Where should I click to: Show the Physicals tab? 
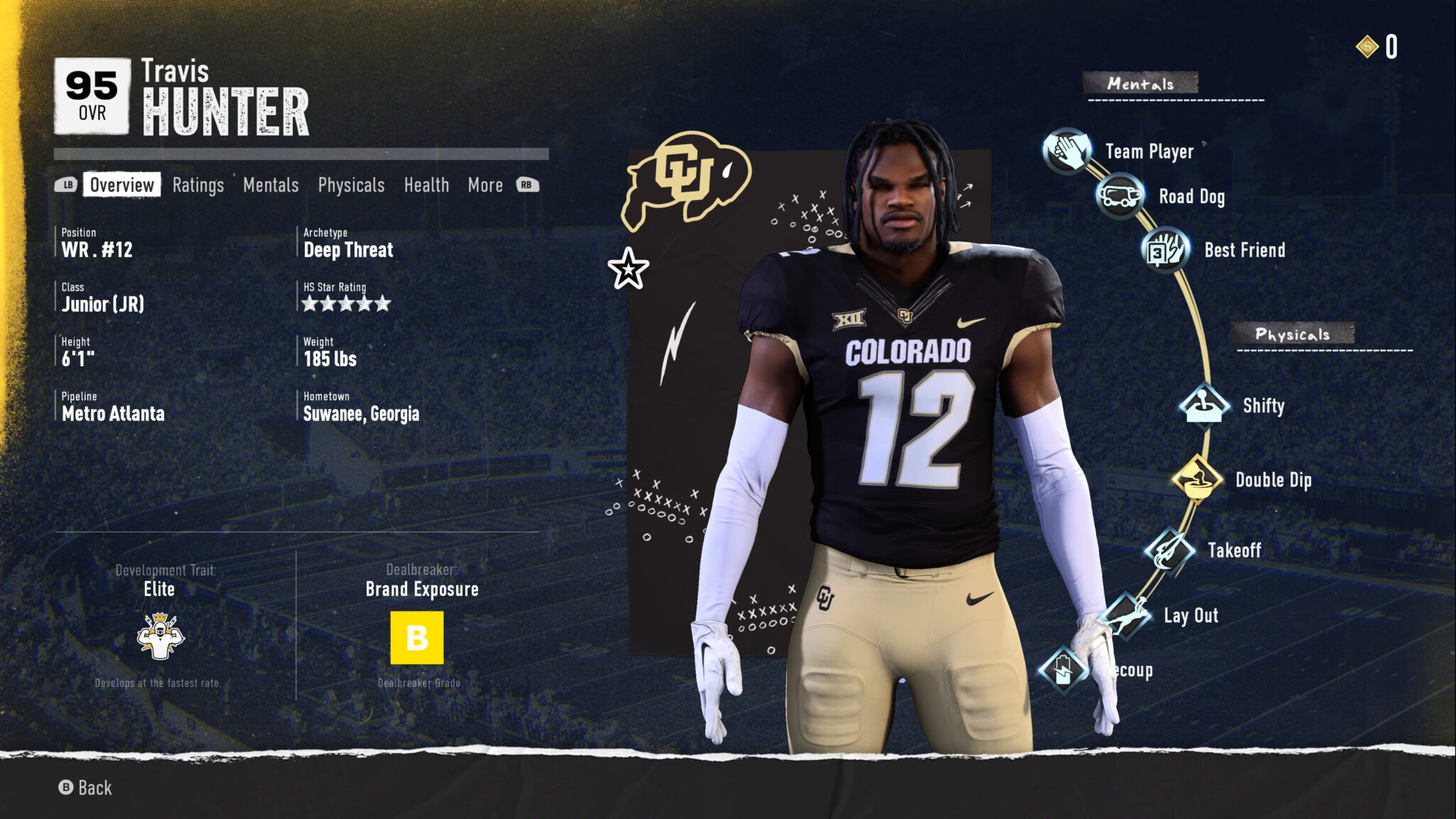[351, 185]
